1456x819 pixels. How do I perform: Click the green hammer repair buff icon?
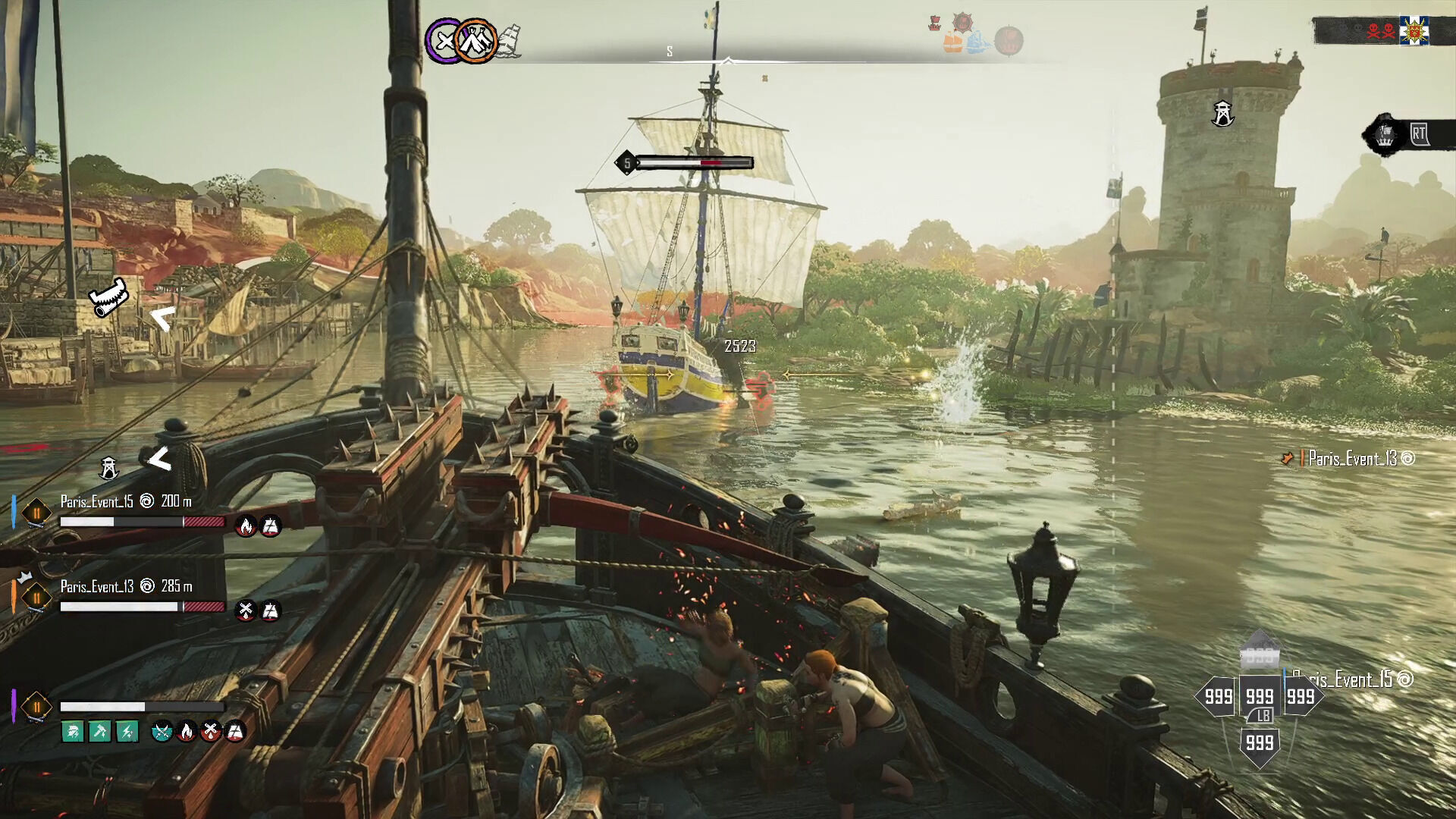pos(100,732)
